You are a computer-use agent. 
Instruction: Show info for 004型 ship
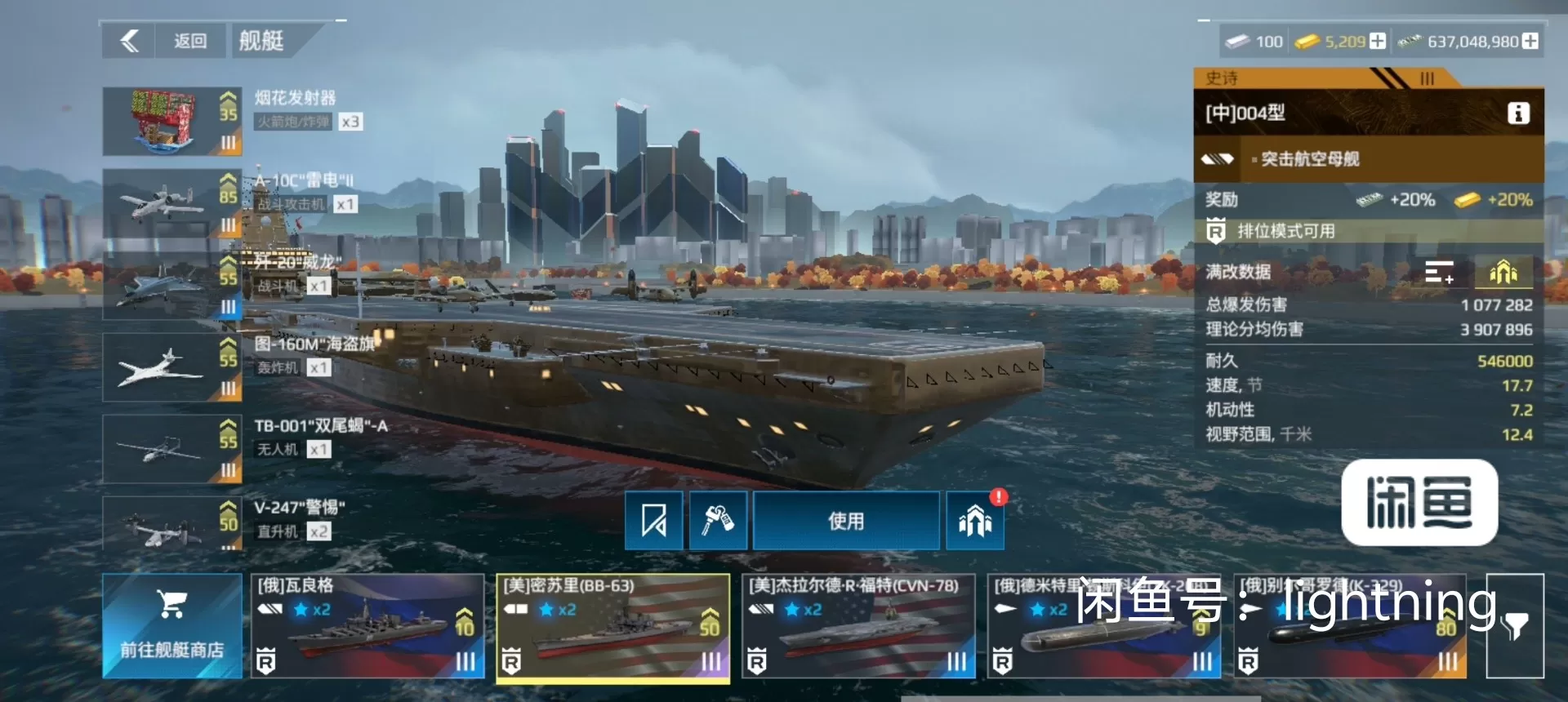pyautogui.click(x=1517, y=113)
